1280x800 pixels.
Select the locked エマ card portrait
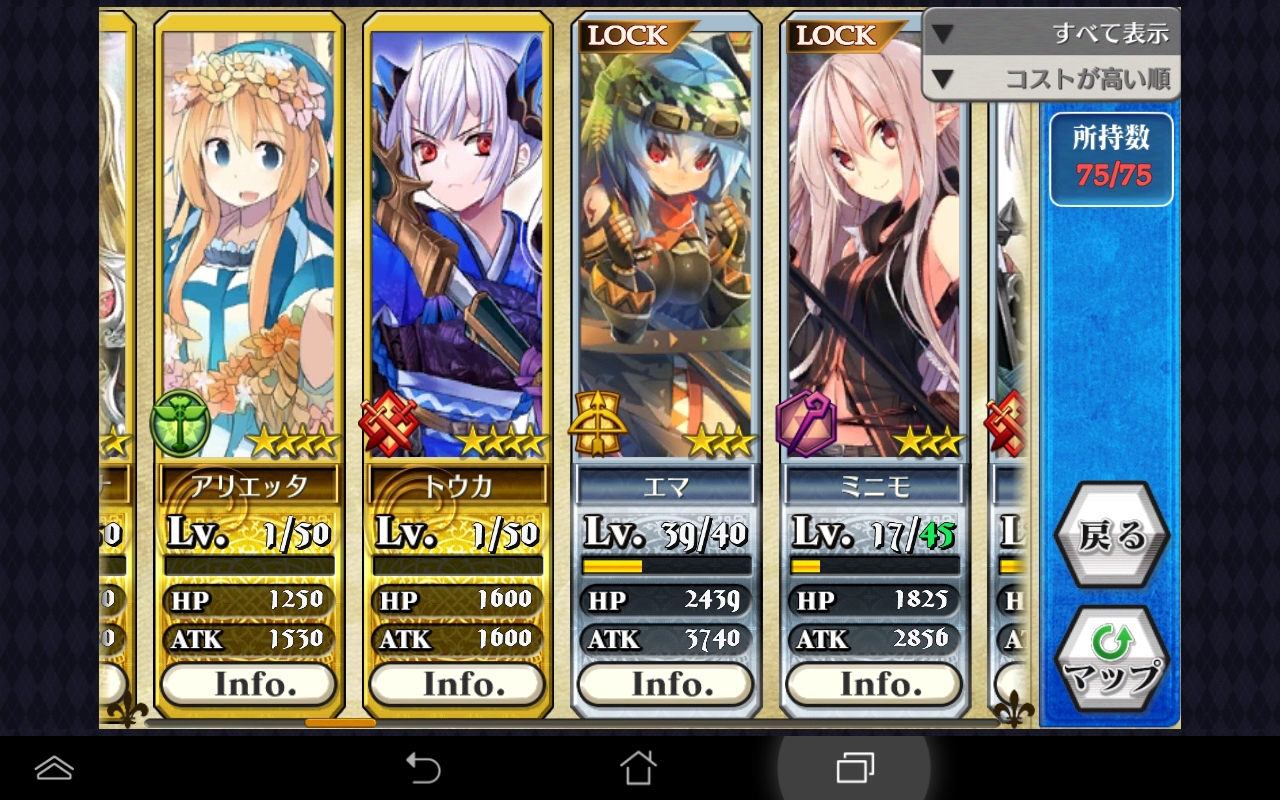point(665,240)
